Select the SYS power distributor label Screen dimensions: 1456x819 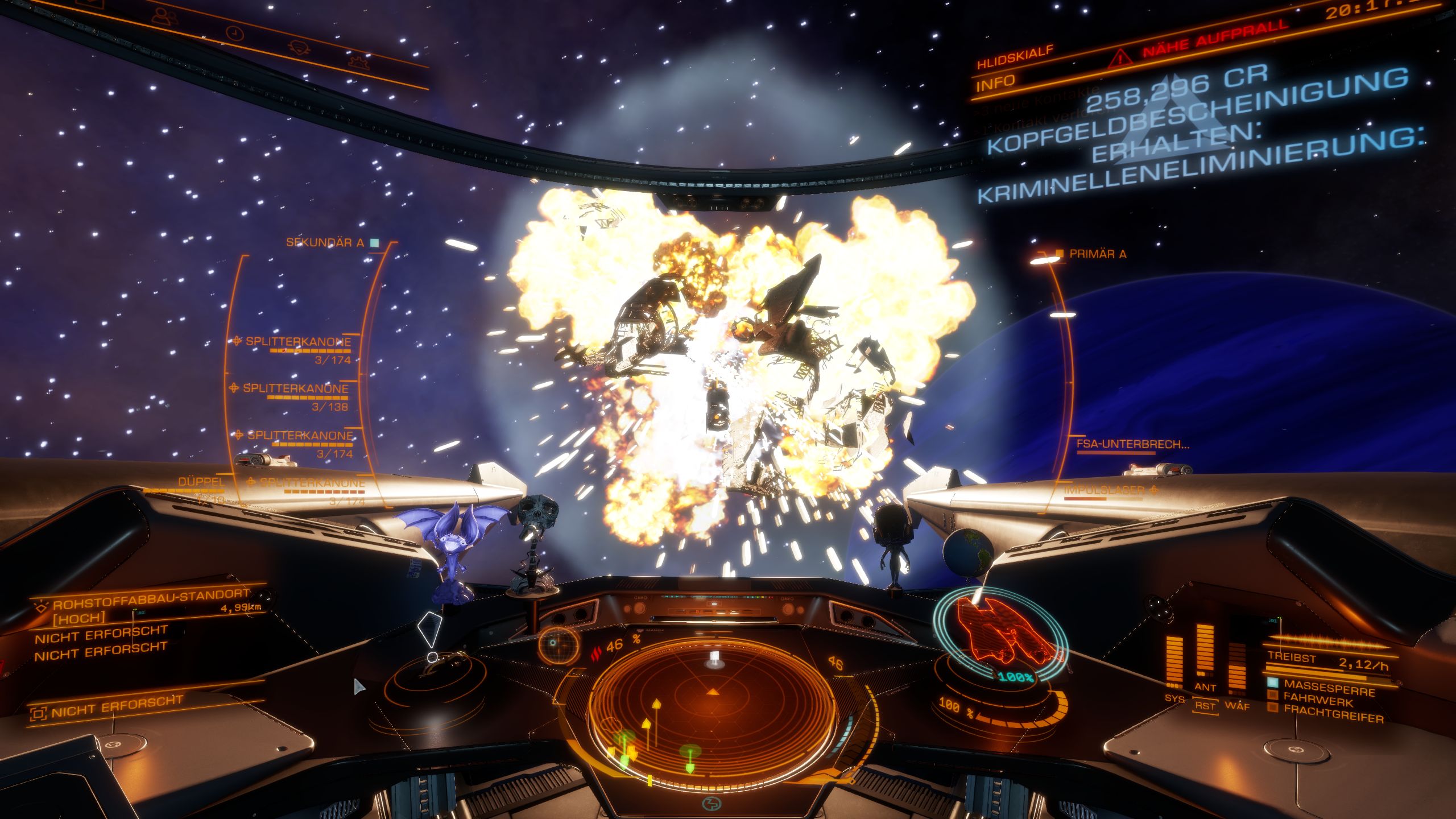coord(1174,698)
